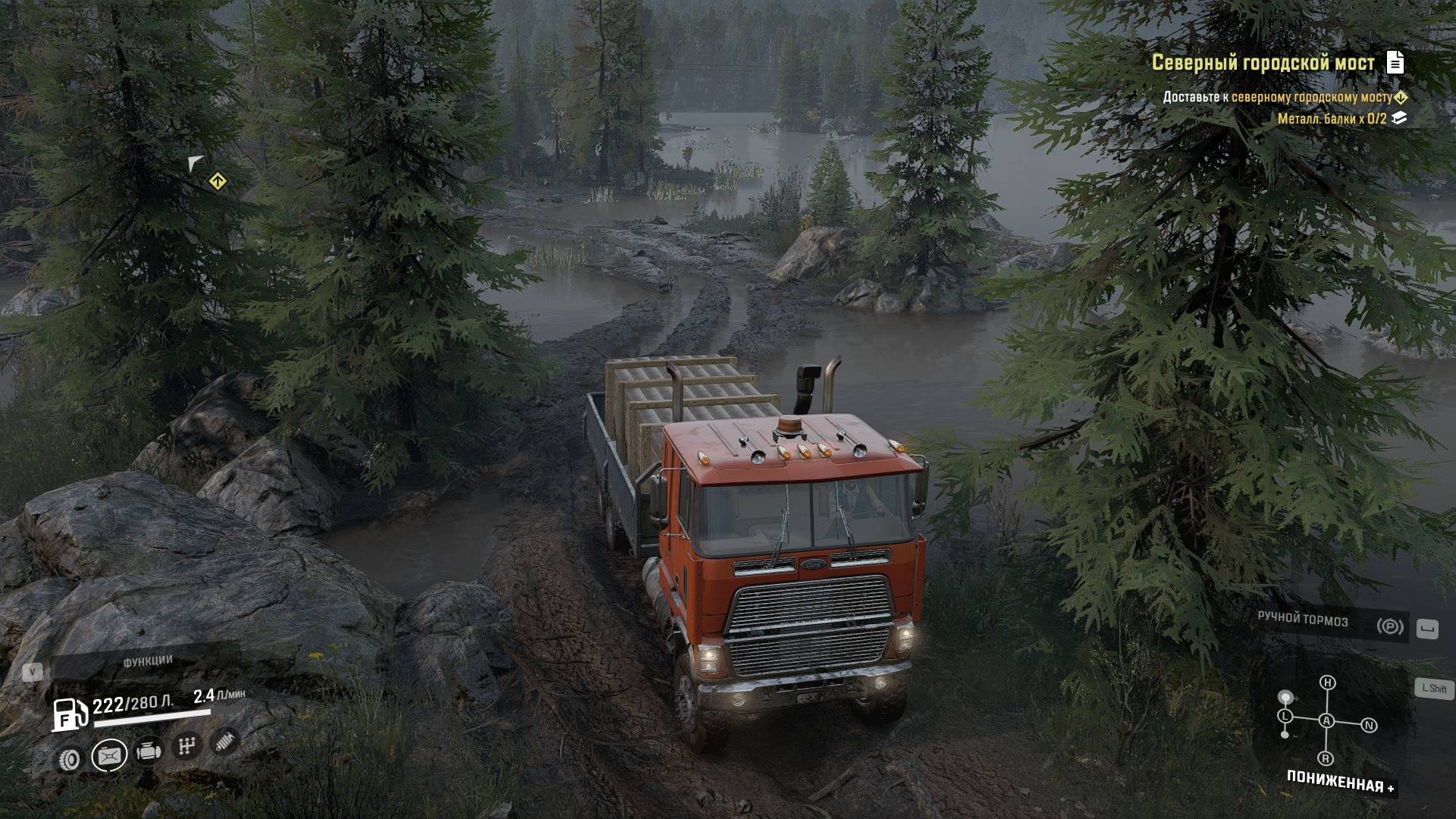Select the fuel pump gauge icon

(x=68, y=714)
